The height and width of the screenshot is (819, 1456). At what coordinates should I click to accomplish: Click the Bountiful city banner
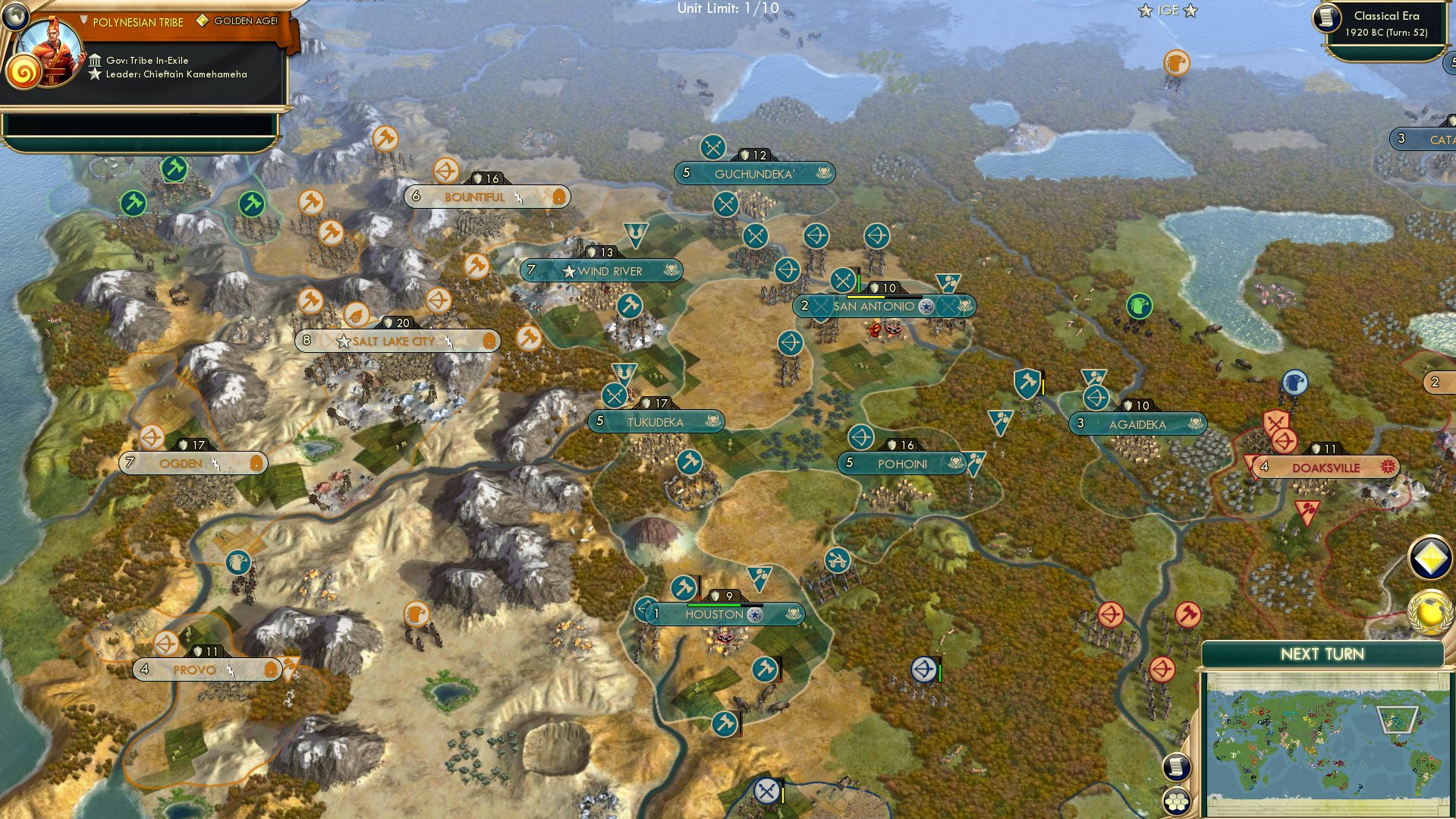pos(474,196)
